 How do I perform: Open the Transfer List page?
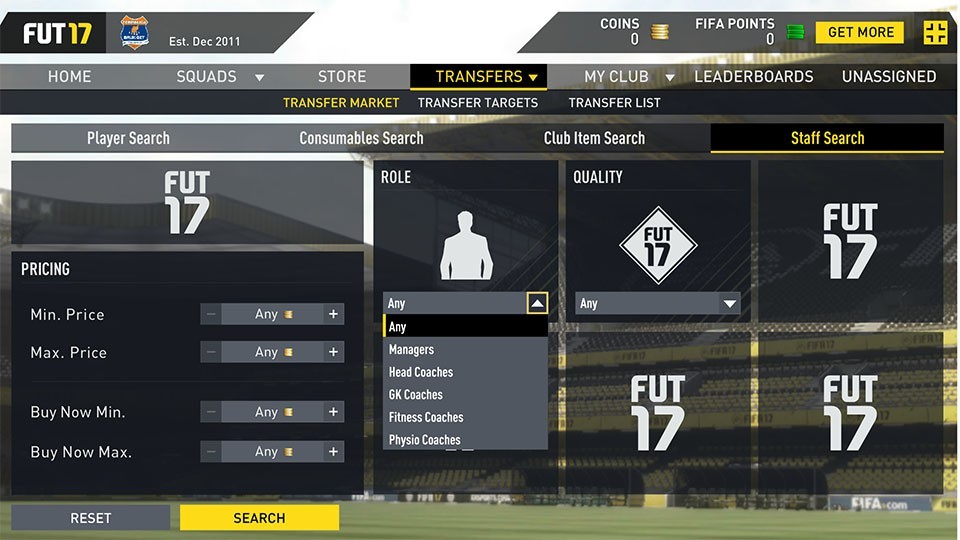(x=614, y=103)
